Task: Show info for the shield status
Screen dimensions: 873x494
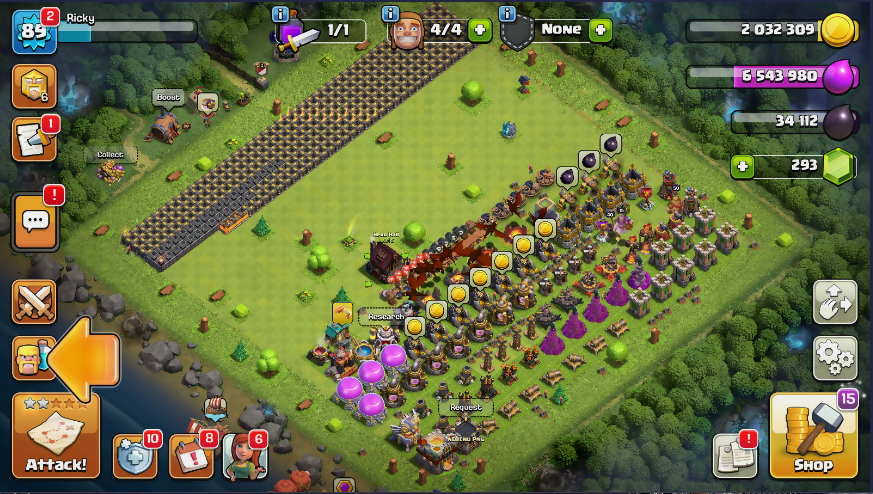Action: pyautogui.click(x=507, y=13)
